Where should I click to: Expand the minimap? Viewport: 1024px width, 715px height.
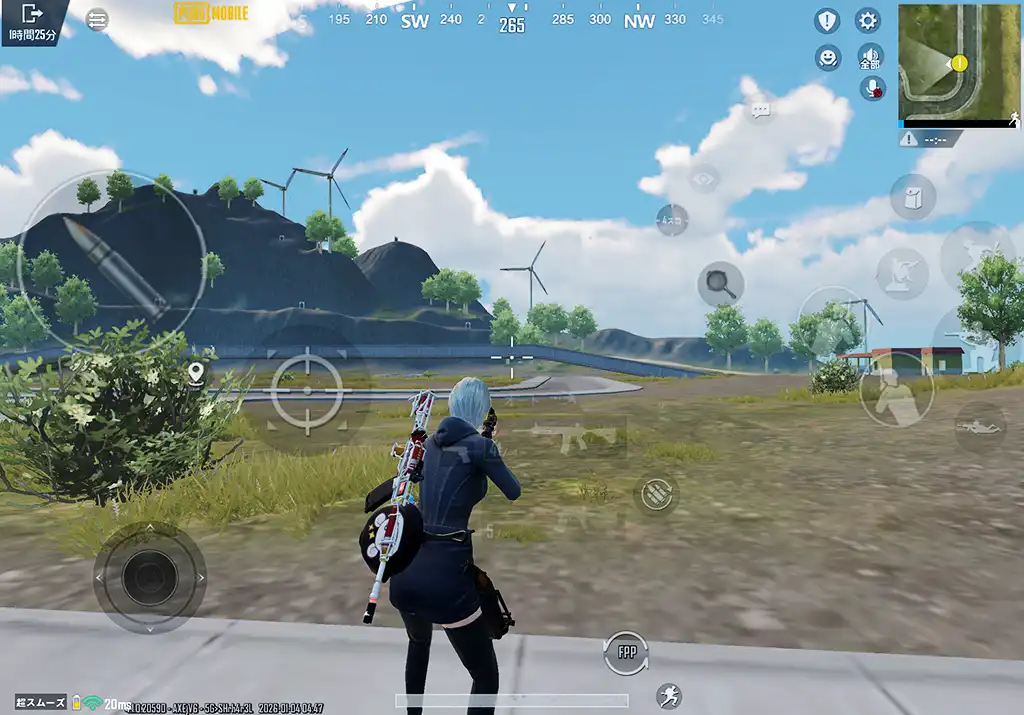pos(958,63)
